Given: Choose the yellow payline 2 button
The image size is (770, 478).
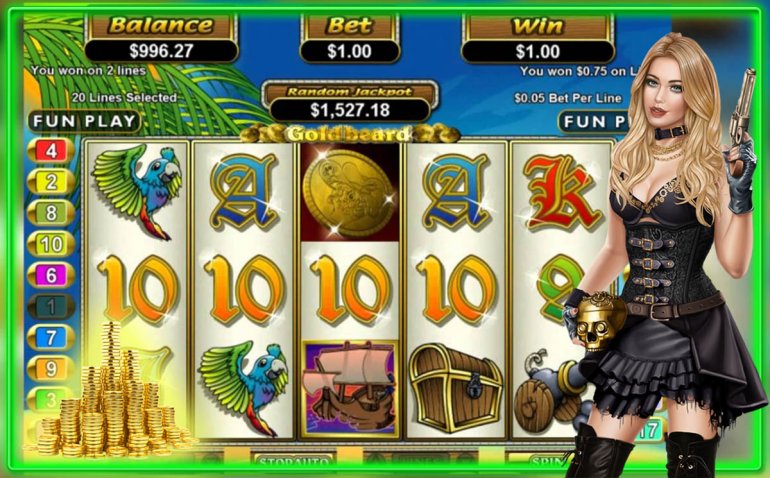Looking at the screenshot, I should 52,182.
